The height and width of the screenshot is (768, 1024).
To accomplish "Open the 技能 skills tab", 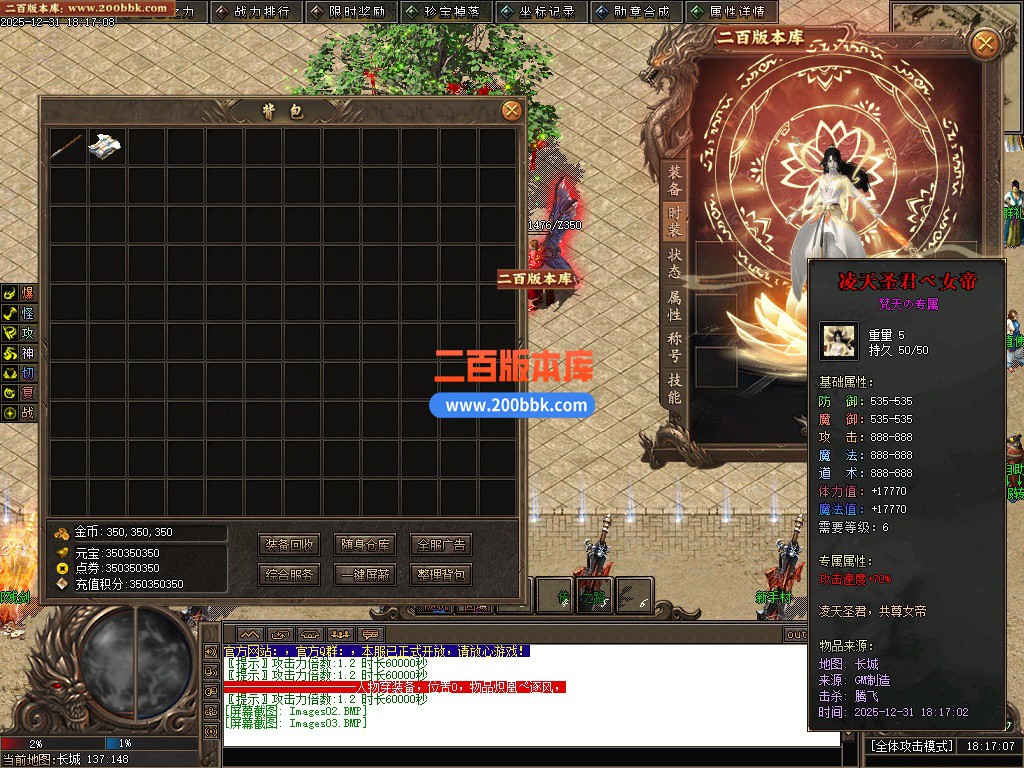I will [x=675, y=389].
